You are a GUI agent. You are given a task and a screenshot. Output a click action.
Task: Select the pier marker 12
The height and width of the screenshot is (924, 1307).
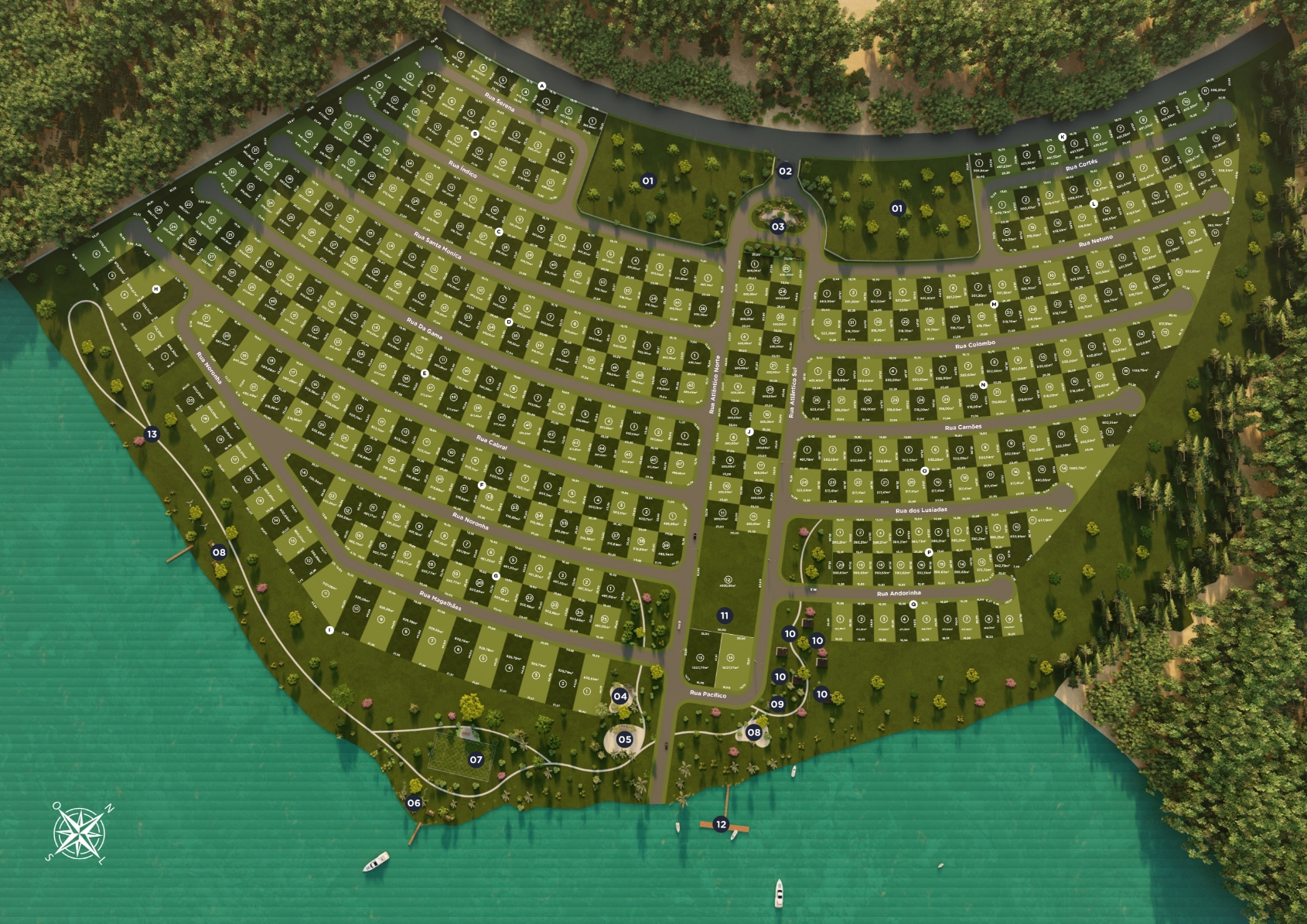(721, 824)
